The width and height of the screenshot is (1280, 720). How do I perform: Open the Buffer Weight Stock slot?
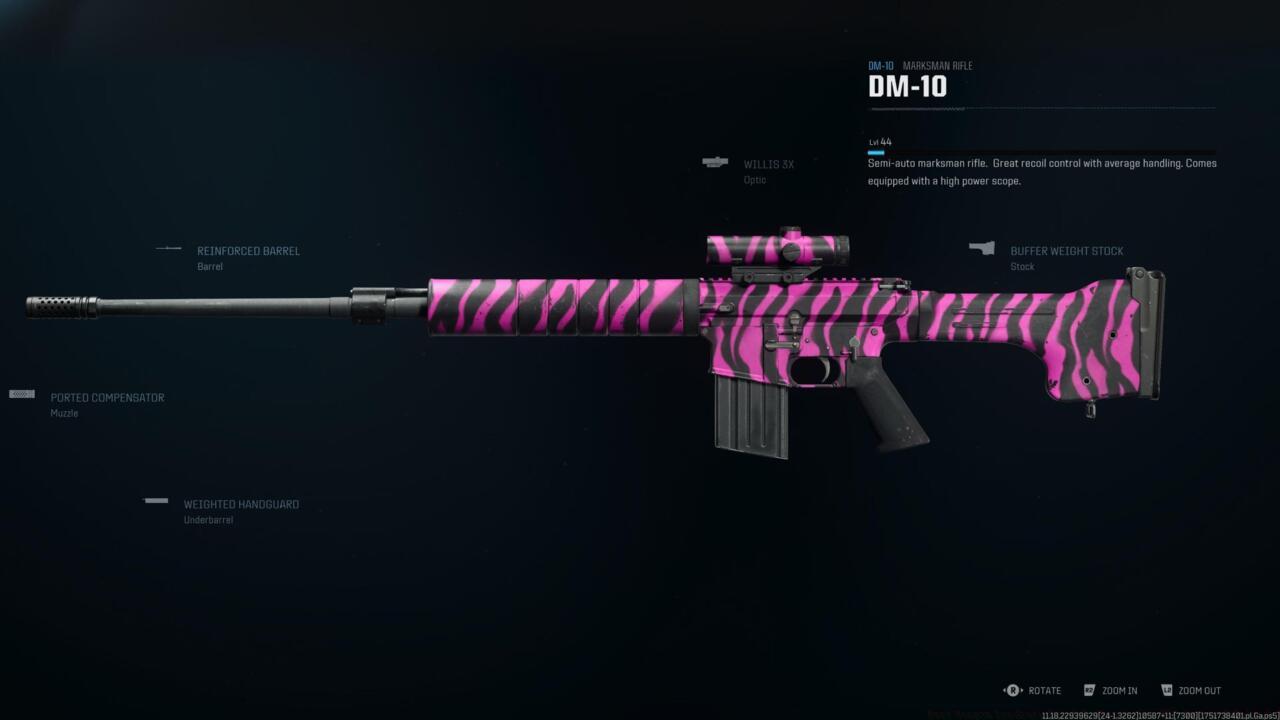[x=1066, y=251]
